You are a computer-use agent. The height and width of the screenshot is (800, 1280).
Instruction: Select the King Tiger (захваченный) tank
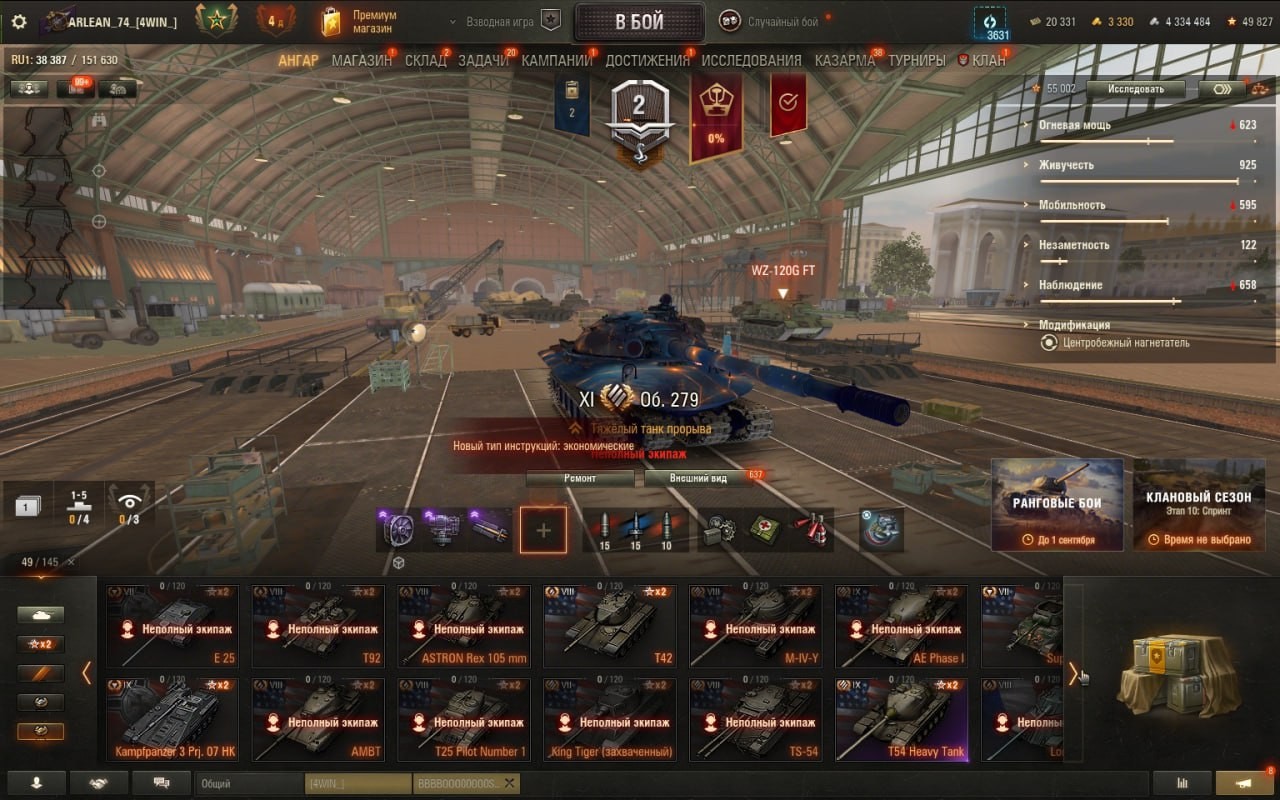(609, 720)
